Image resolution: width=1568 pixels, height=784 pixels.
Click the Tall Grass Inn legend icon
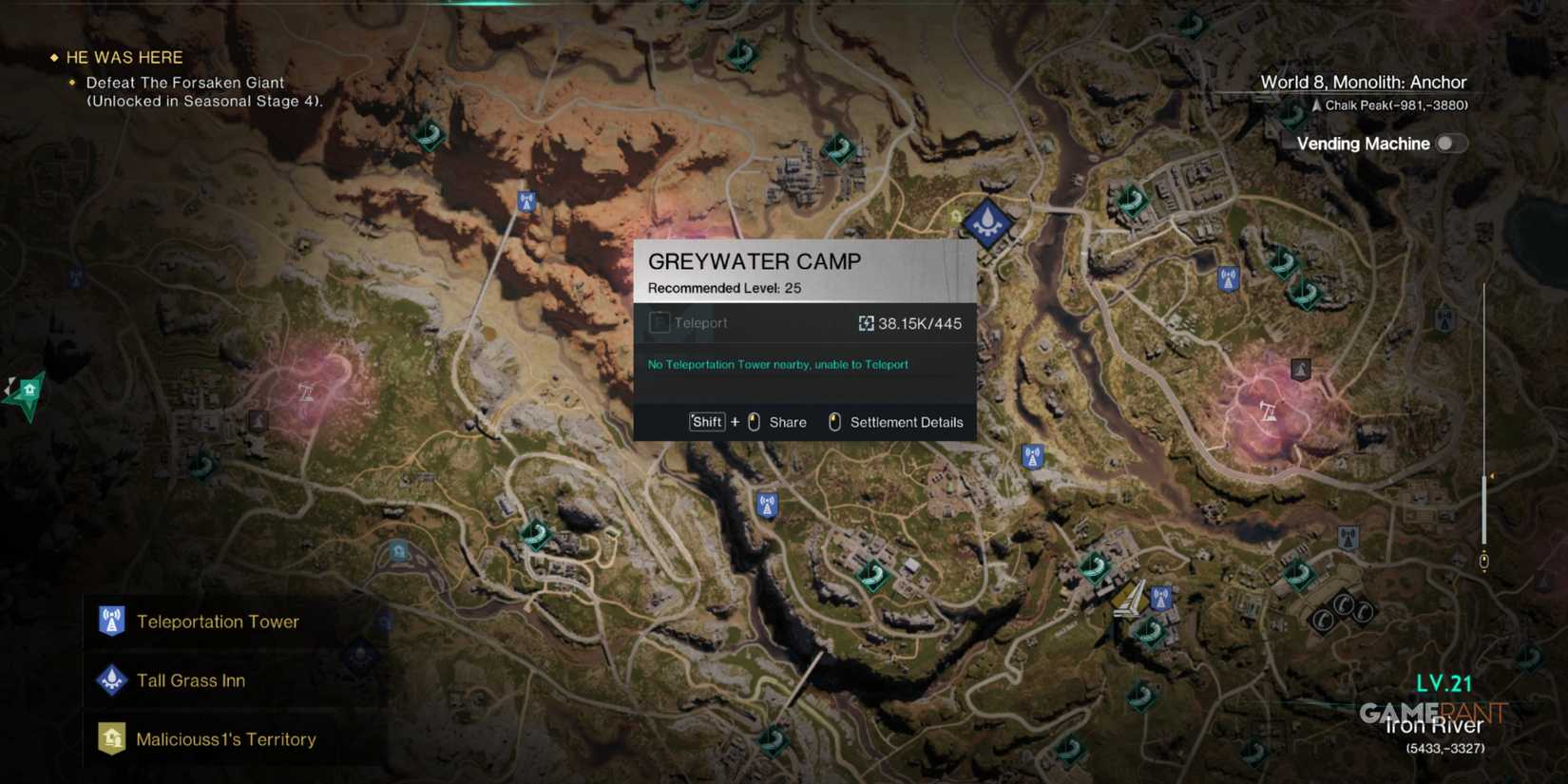(111, 680)
